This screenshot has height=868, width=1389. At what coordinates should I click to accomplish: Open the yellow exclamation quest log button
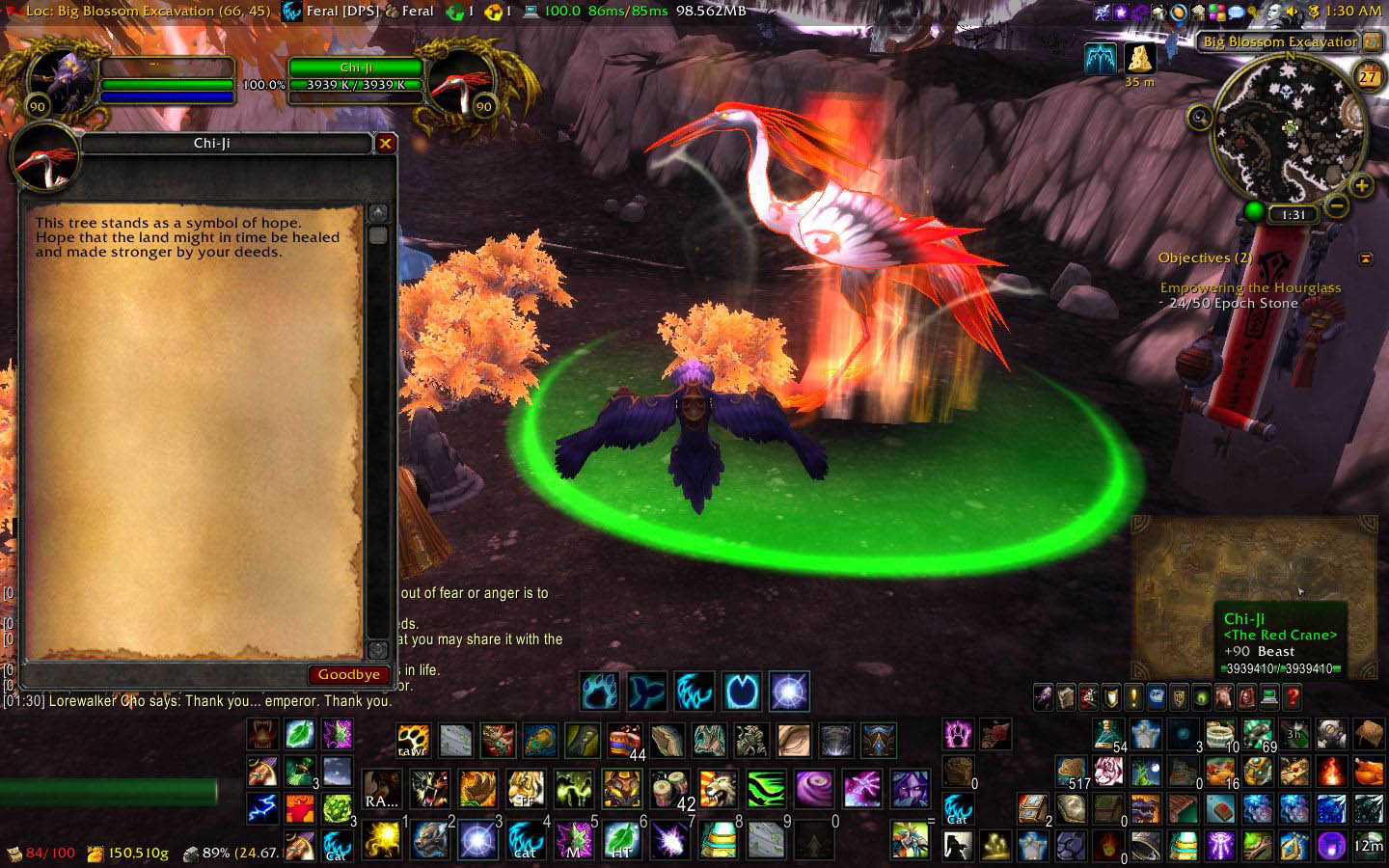(x=1133, y=696)
